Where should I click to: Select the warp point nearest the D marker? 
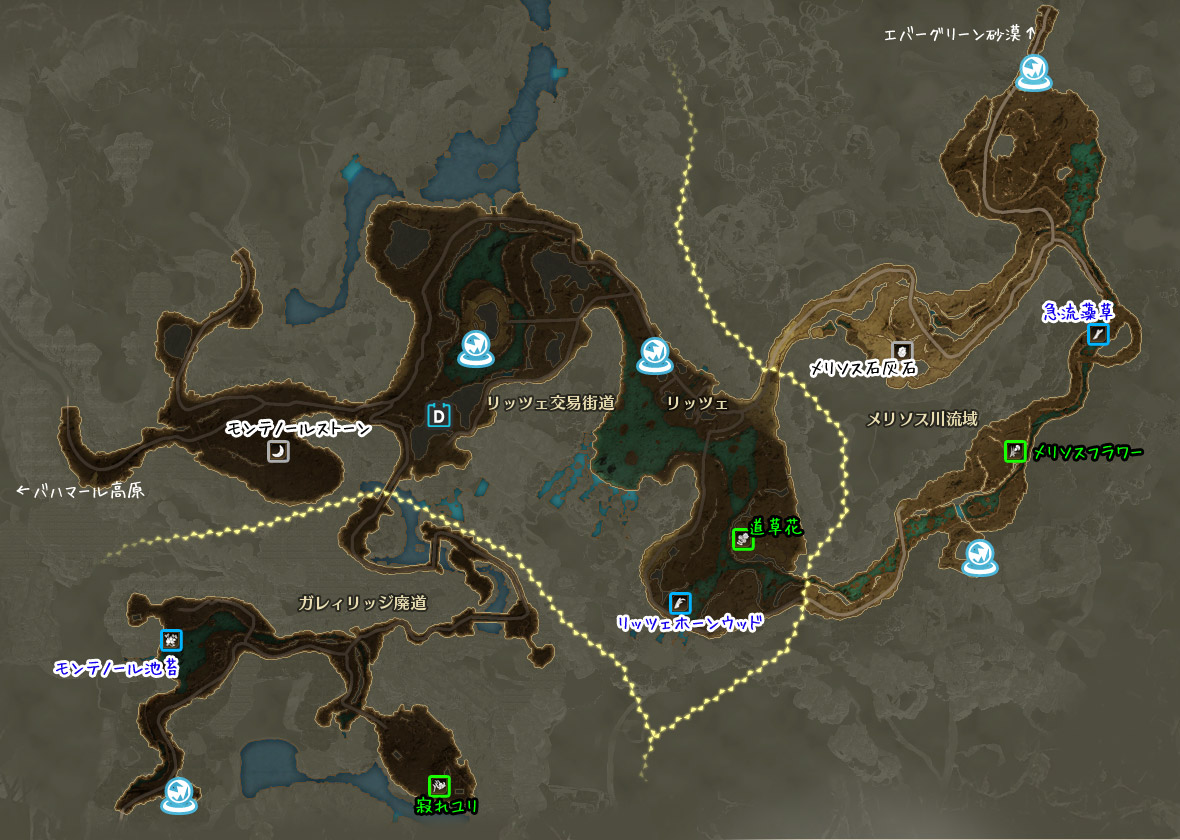(x=476, y=347)
